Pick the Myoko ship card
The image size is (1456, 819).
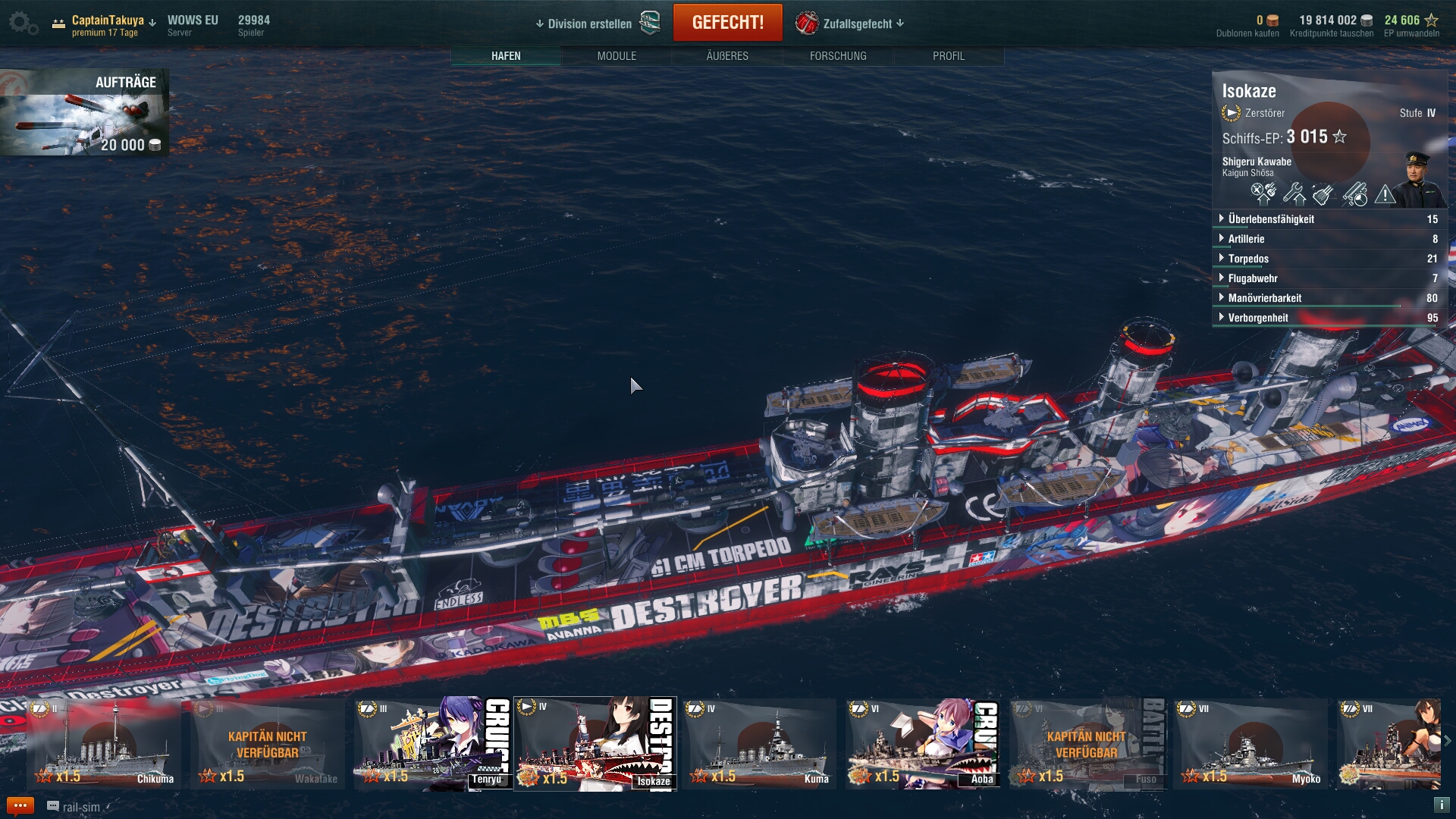[1250, 744]
